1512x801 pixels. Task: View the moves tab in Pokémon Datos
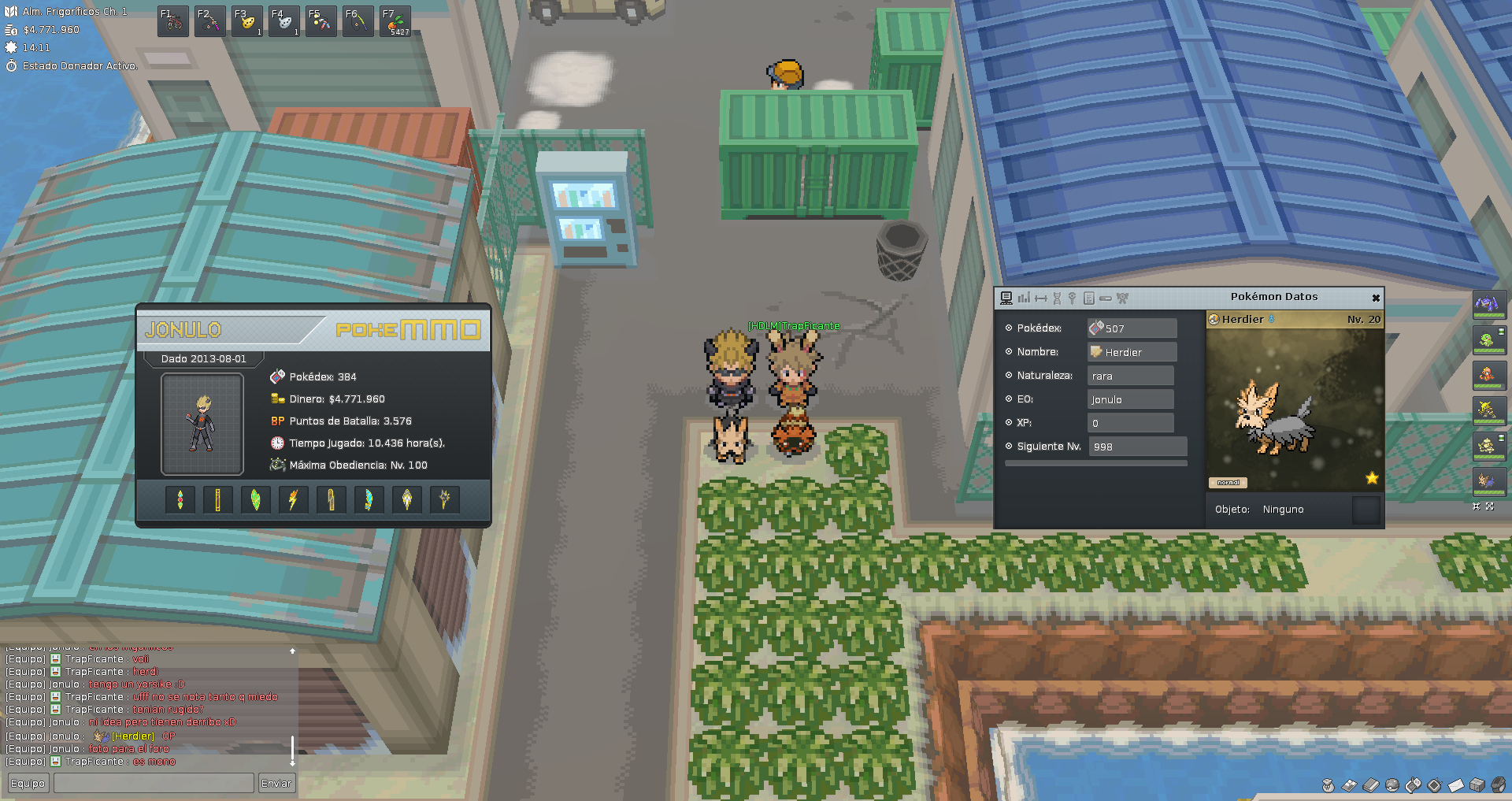coord(1041,298)
